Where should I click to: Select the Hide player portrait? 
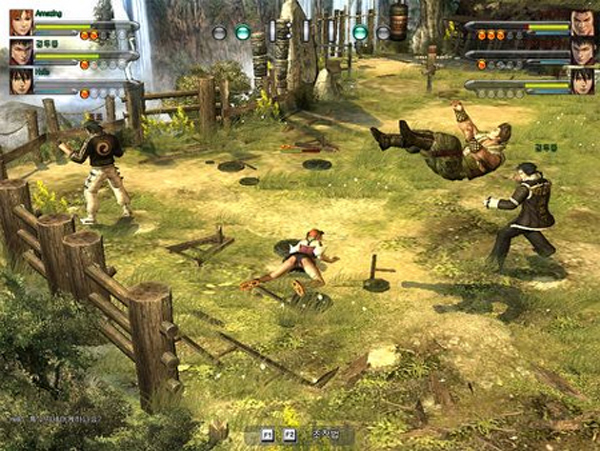click(21, 81)
